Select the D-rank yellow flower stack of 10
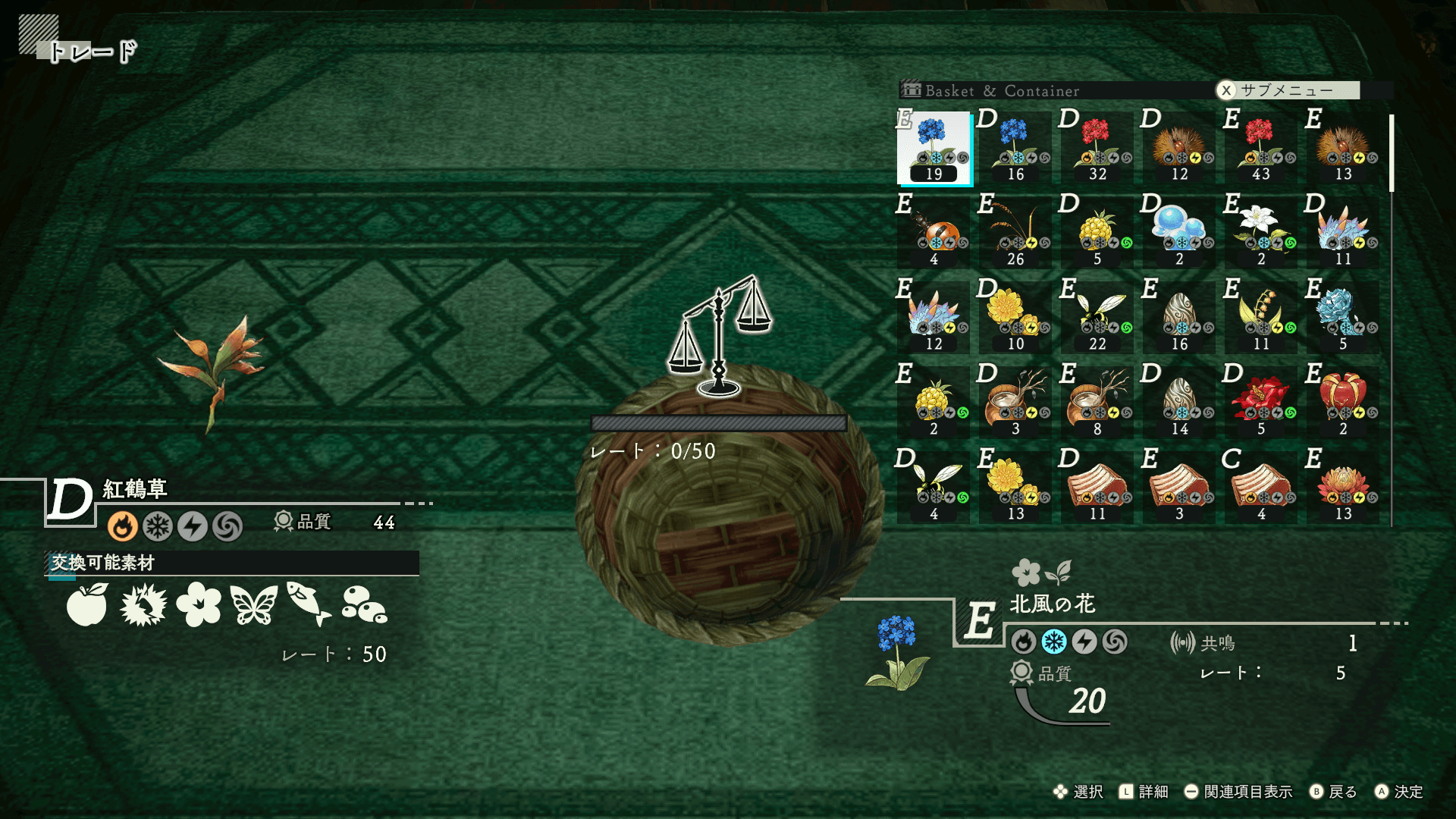This screenshot has height=819, width=1456. (1016, 318)
